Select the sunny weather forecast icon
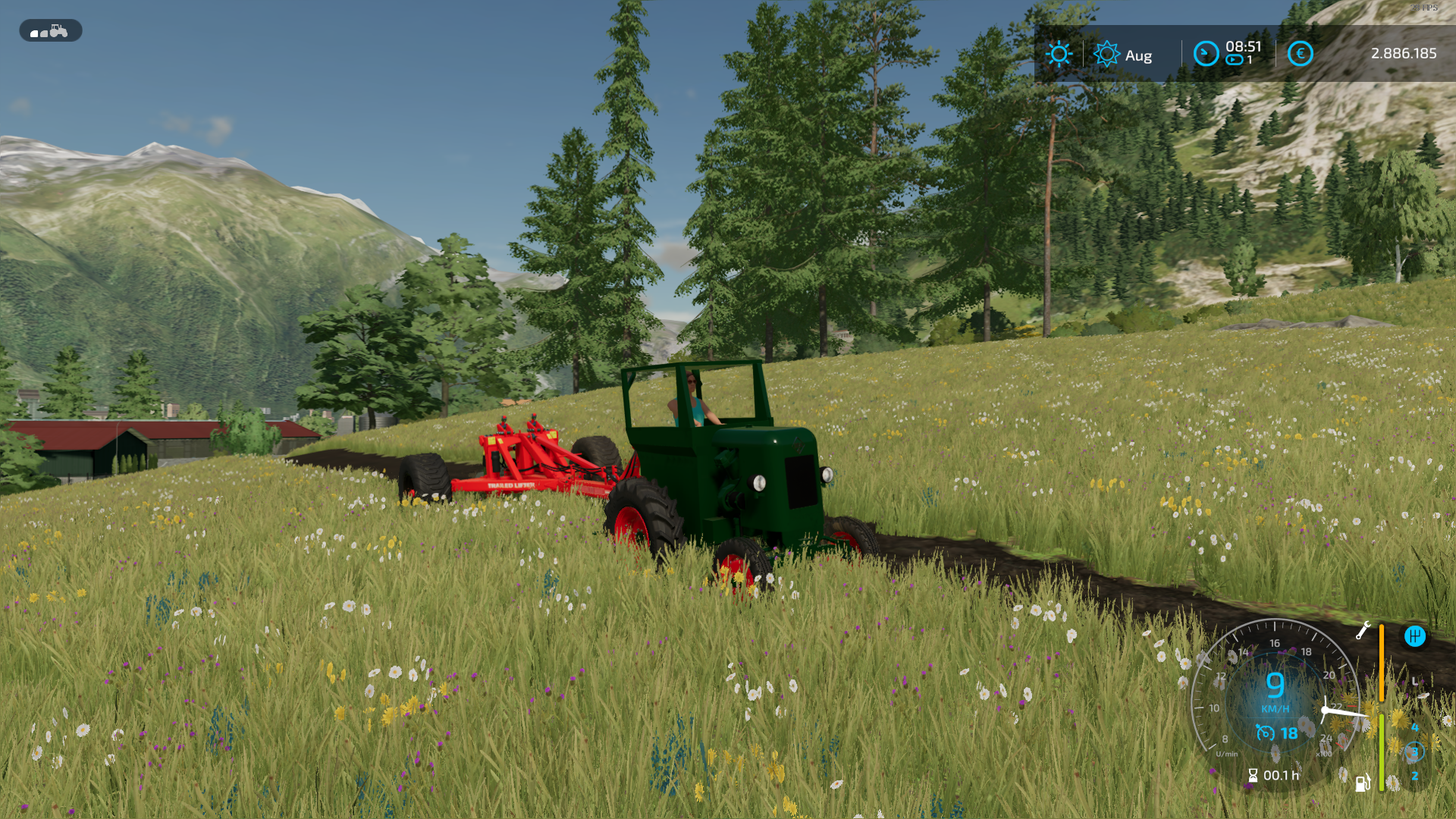 (1059, 54)
